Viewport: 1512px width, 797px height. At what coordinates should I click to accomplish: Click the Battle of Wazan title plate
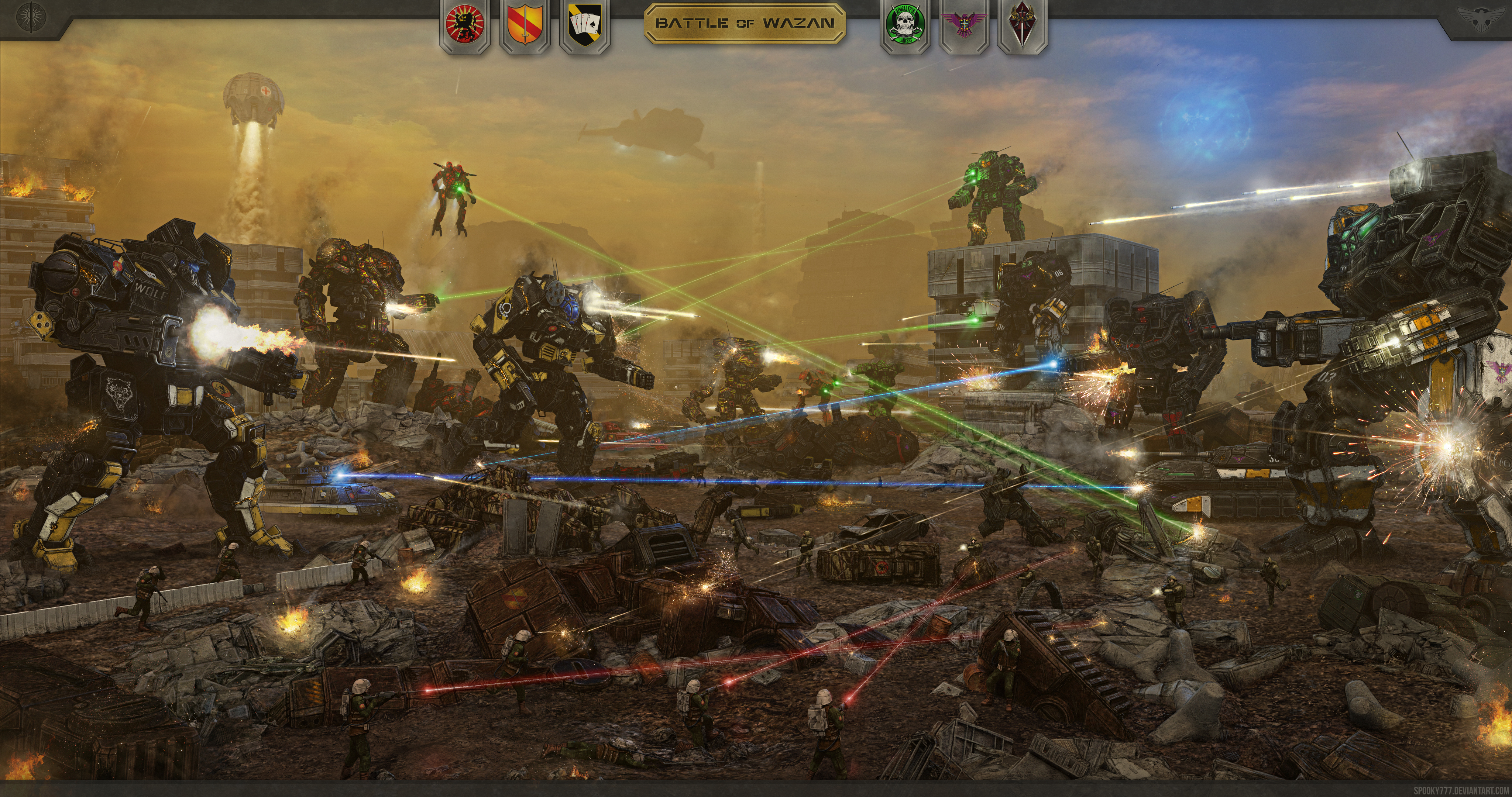[x=744, y=24]
